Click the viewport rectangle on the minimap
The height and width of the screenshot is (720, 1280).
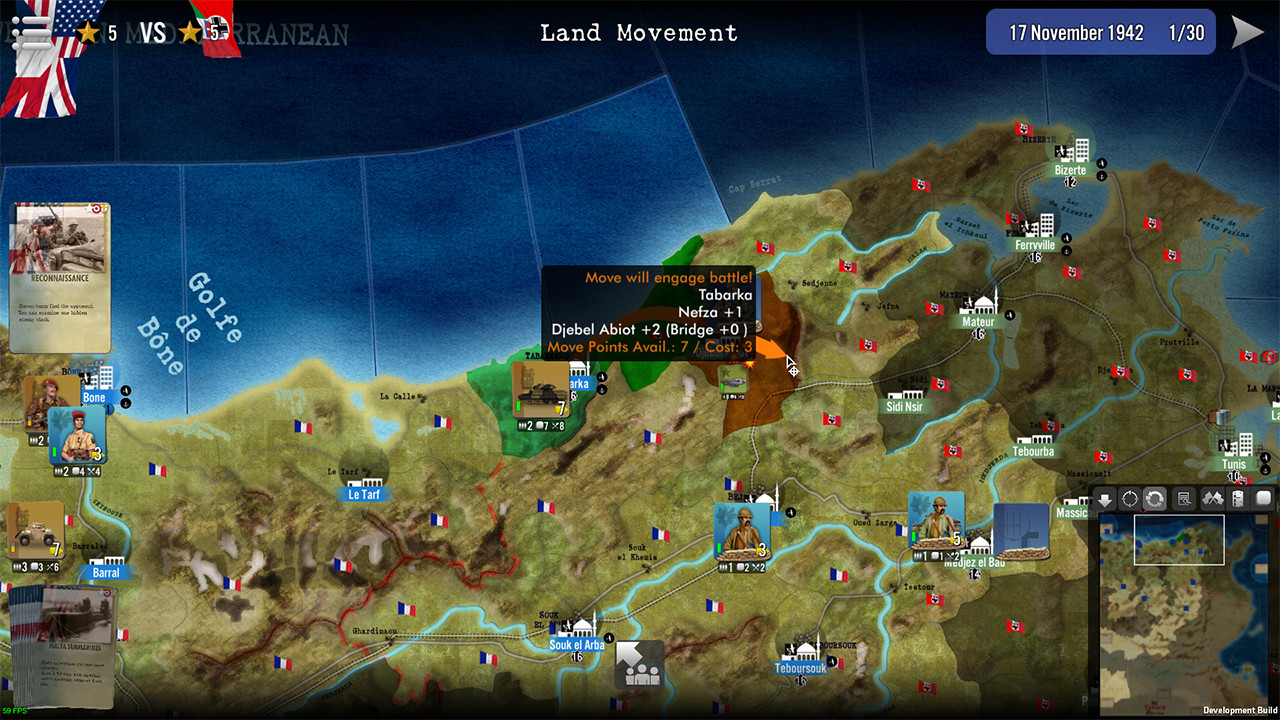click(x=1180, y=538)
